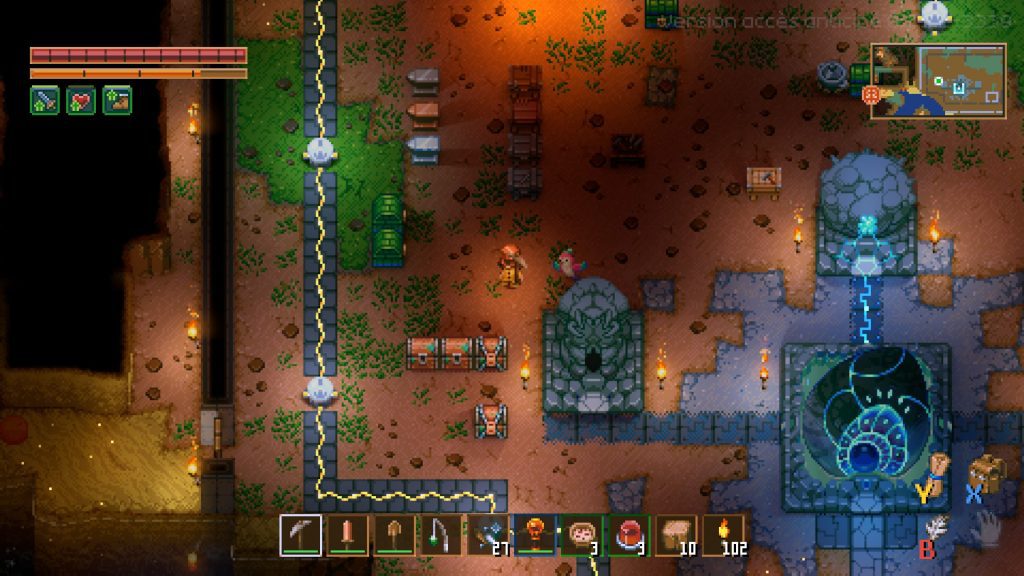This screenshot has width=1024, height=576.
Task: Equip the fishing rod slot
Action: (x=441, y=535)
